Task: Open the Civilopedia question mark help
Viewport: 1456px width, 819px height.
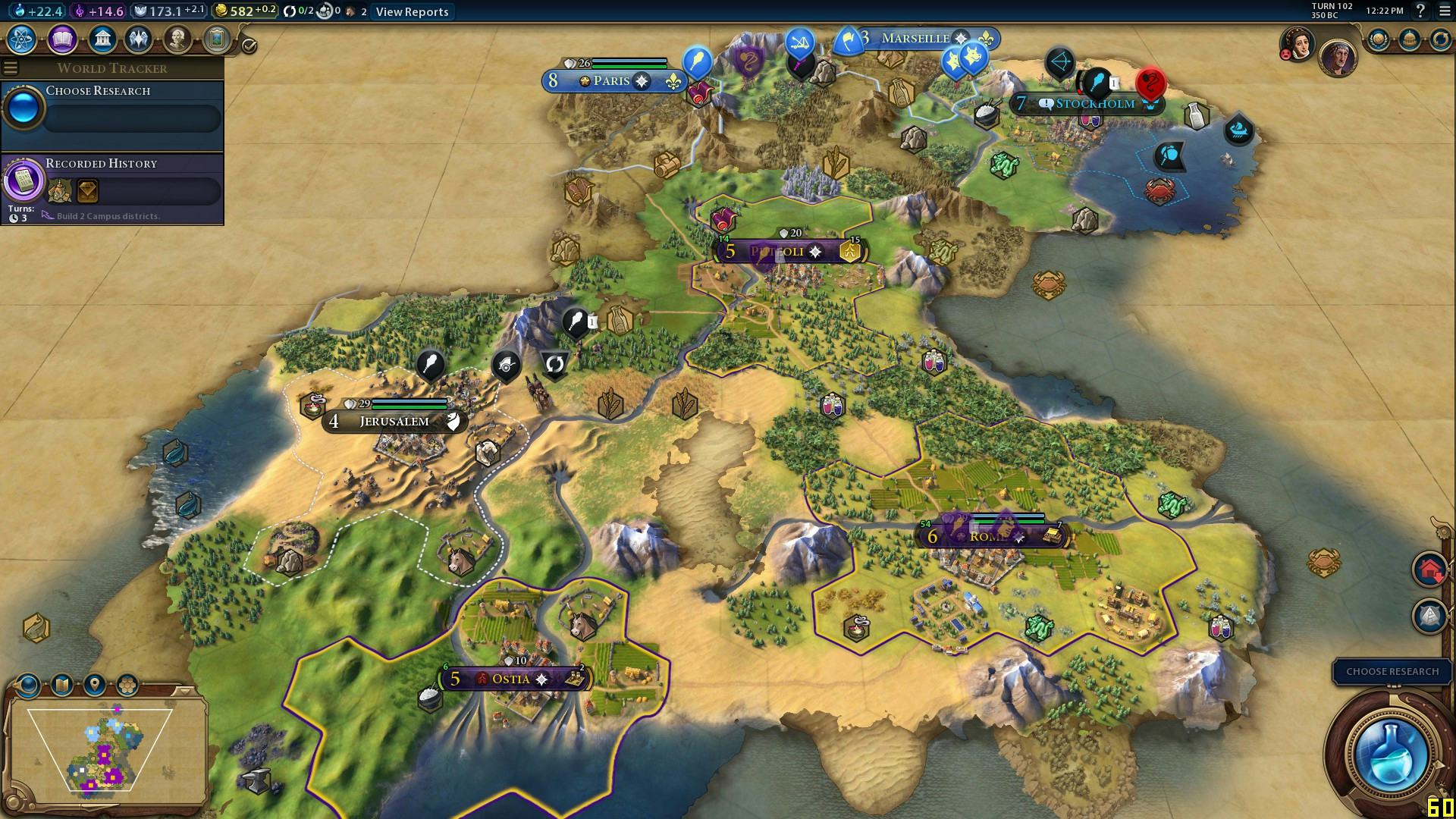Action: (x=1420, y=11)
